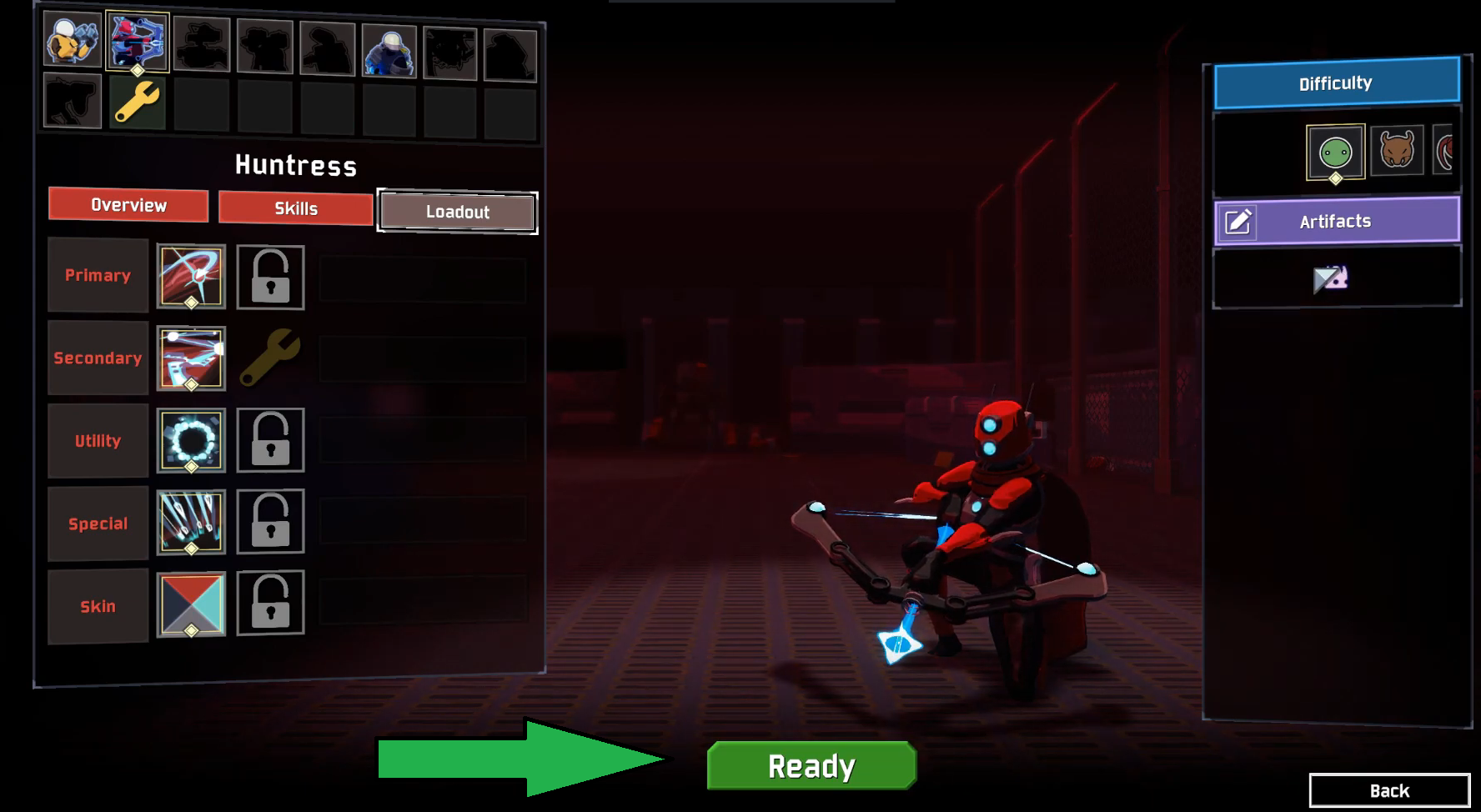Screen dimensions: 1481x812
Task: Click the wrench next to the Secondary skill
Action: pyautogui.click(x=269, y=358)
